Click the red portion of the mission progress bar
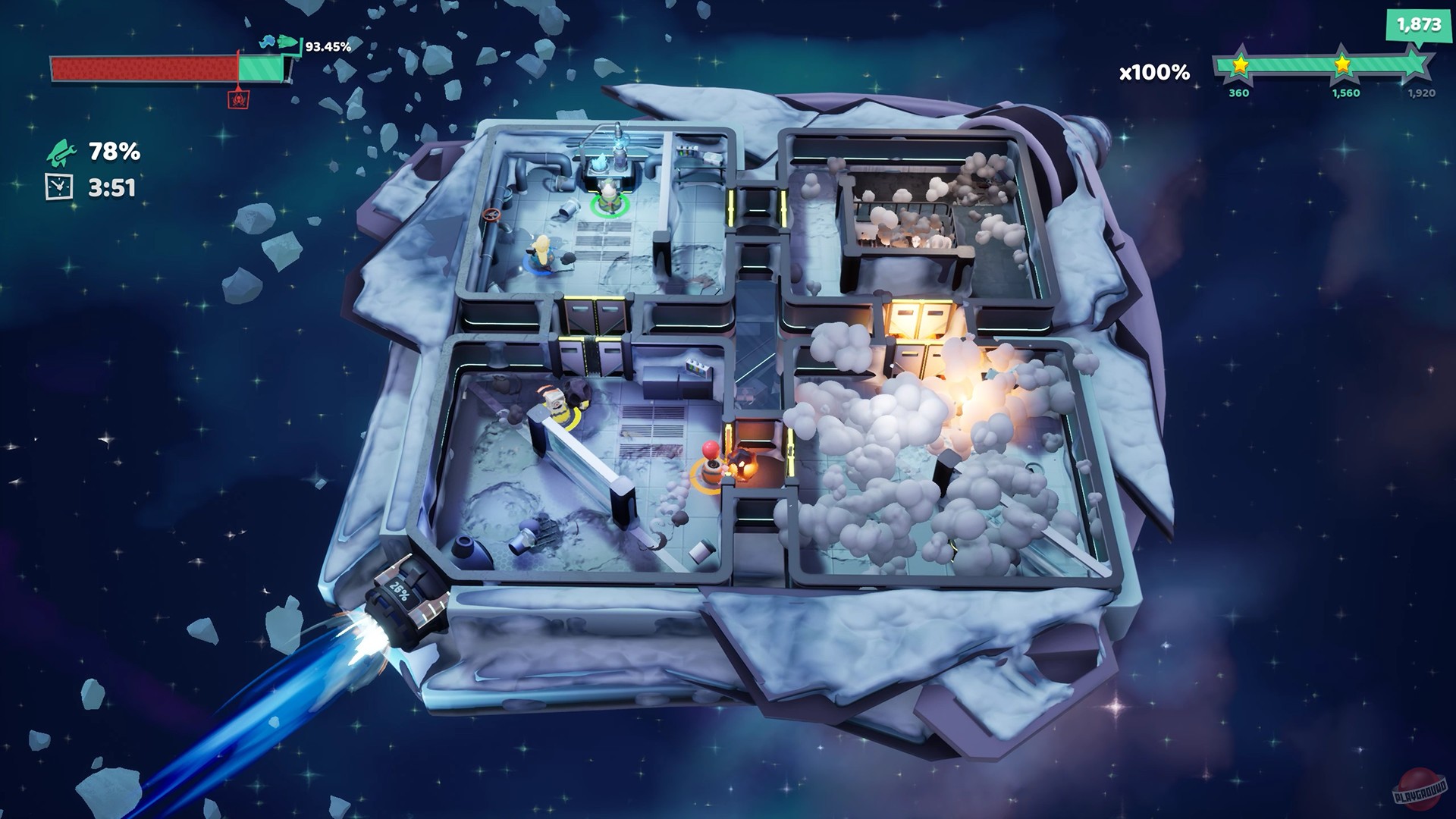Viewport: 1456px width, 819px height. pos(144,68)
